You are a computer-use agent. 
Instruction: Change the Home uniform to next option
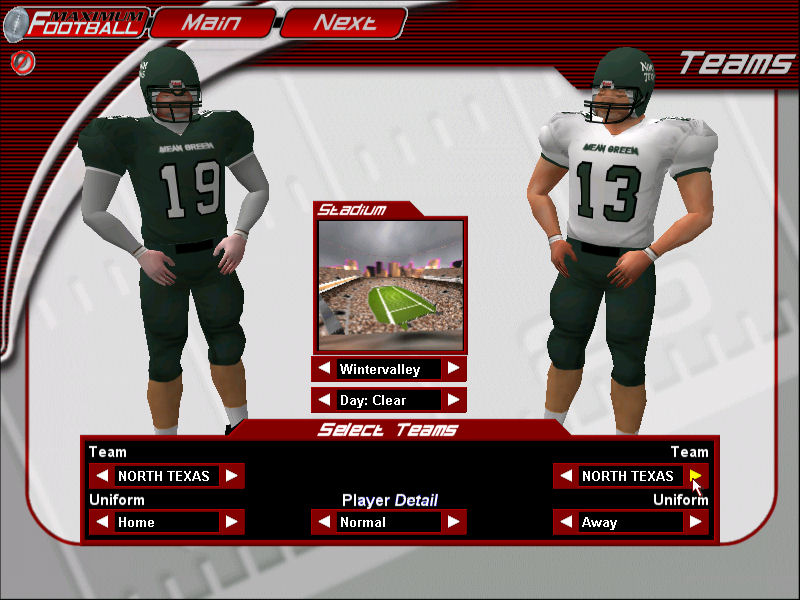click(x=232, y=522)
